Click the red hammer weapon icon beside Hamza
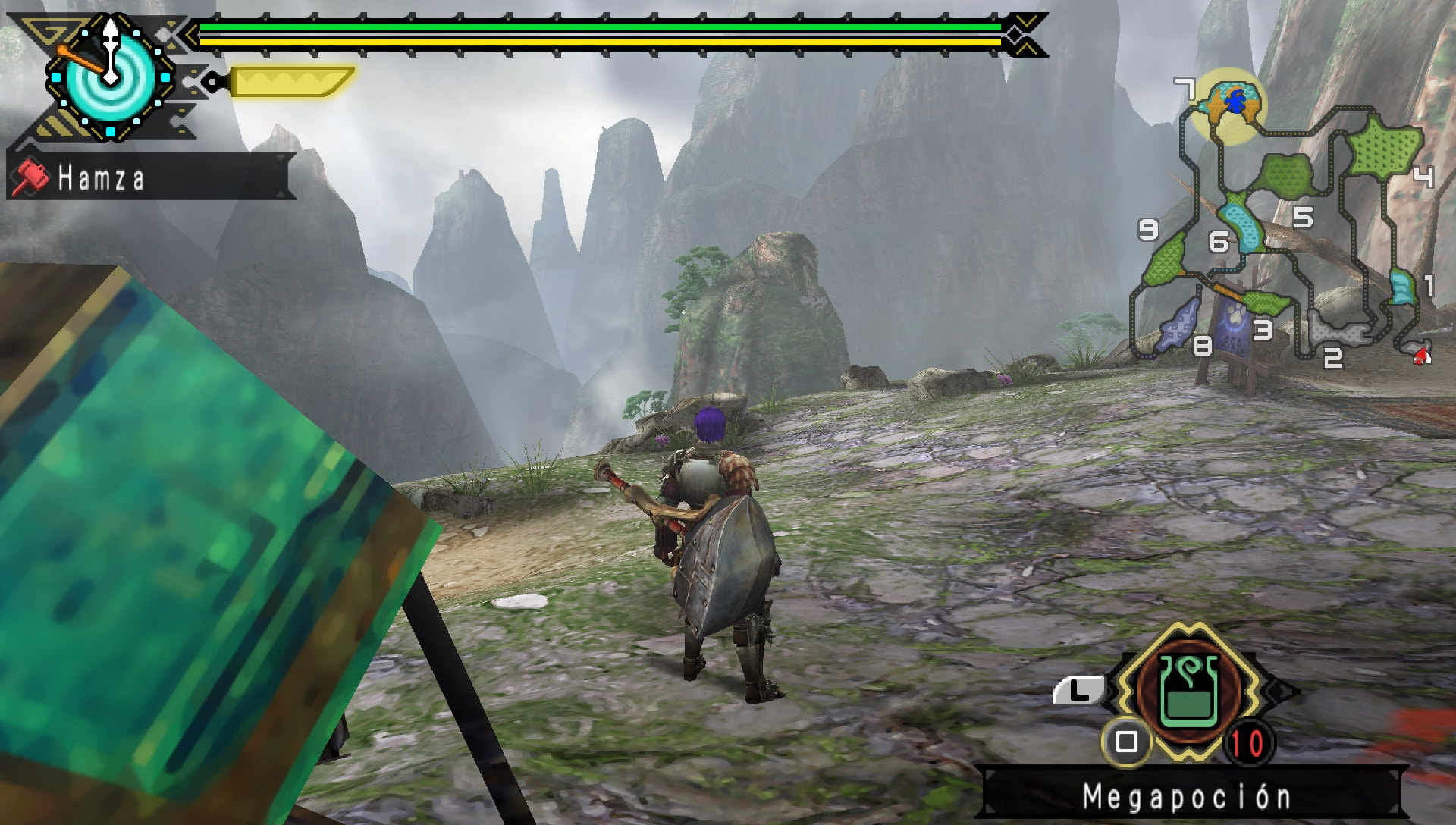1456x825 pixels. (x=30, y=176)
